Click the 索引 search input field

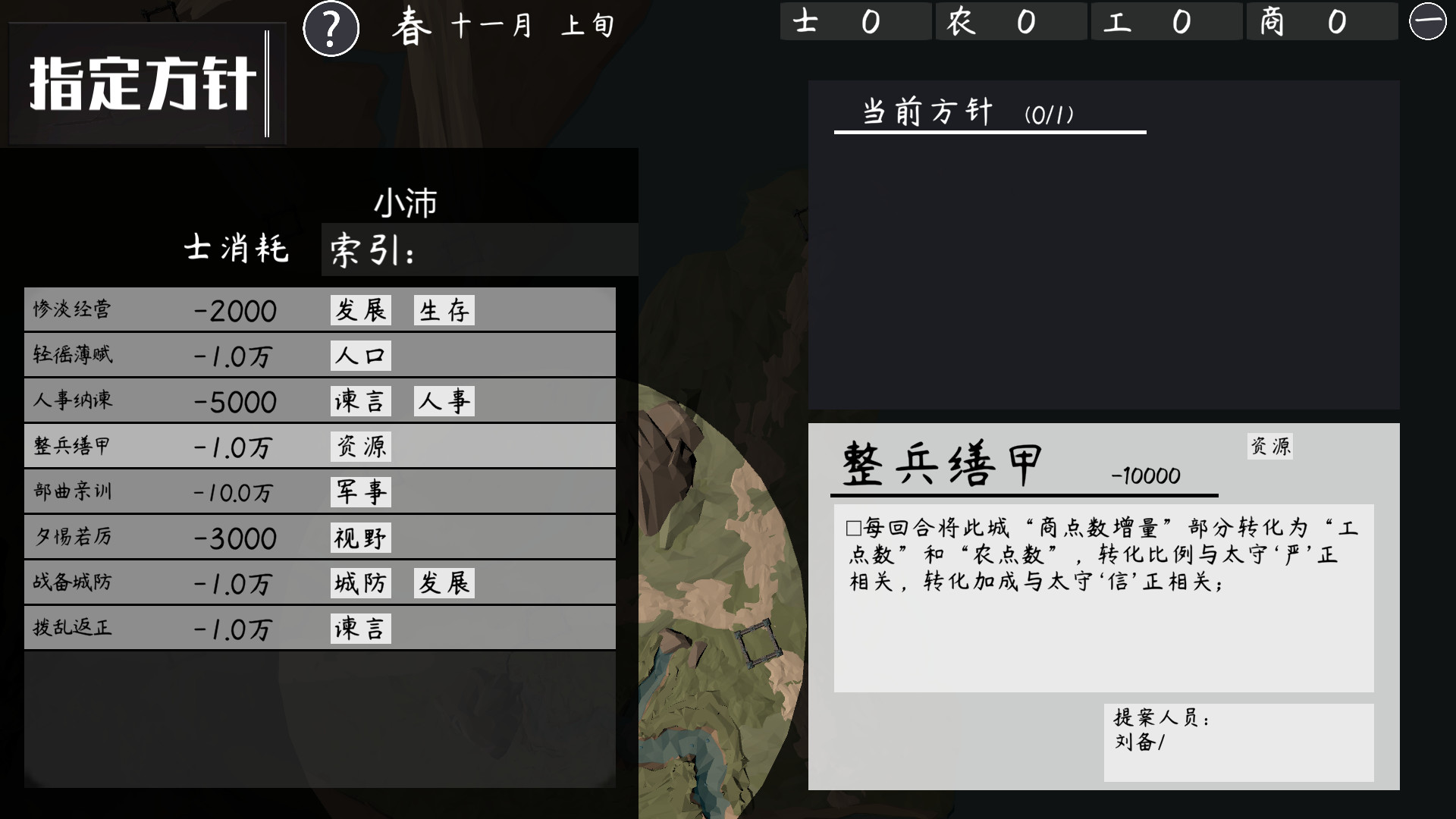pos(478,250)
